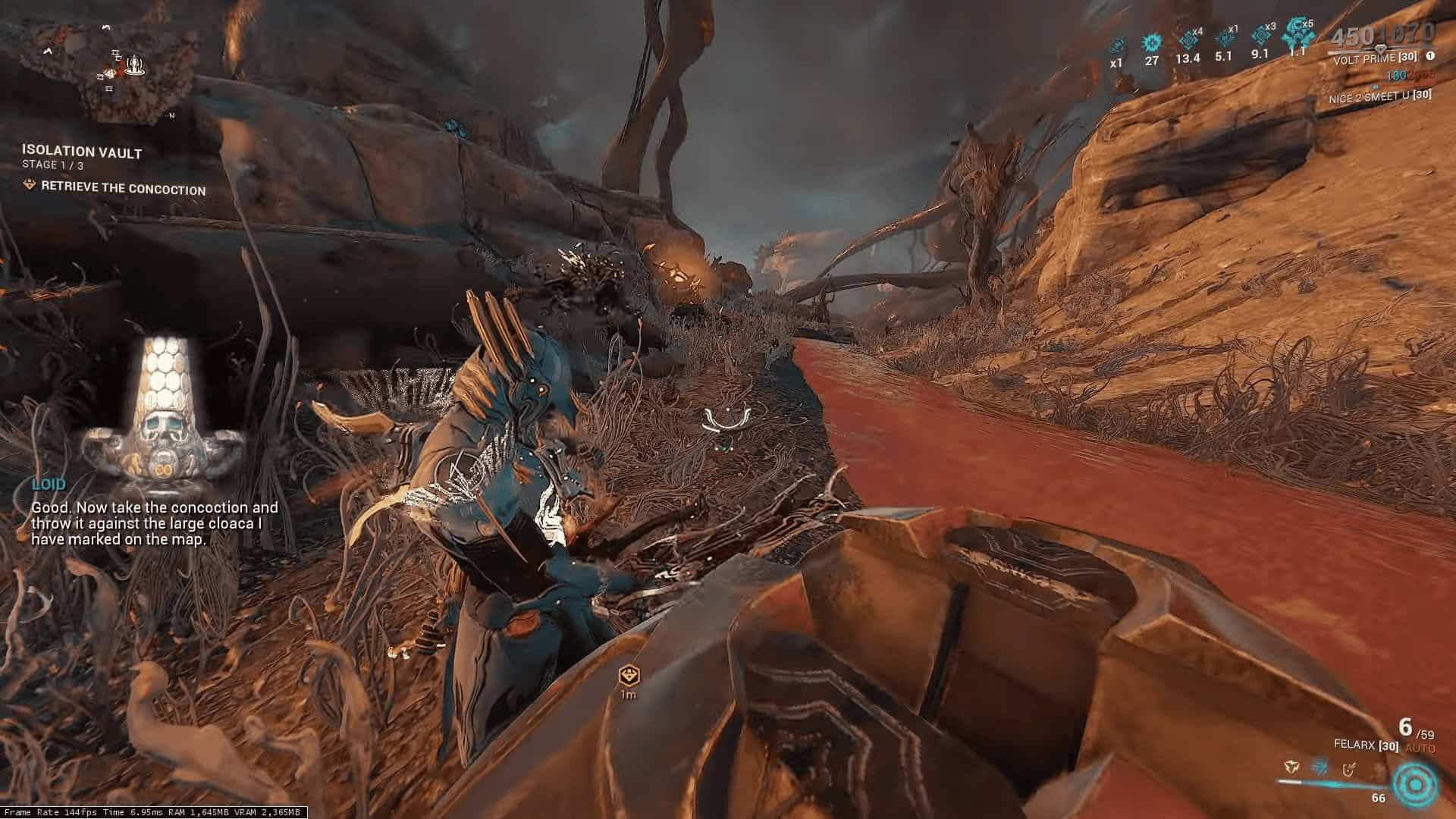Click the x3 buff icon showing 9.1

tap(1260, 36)
